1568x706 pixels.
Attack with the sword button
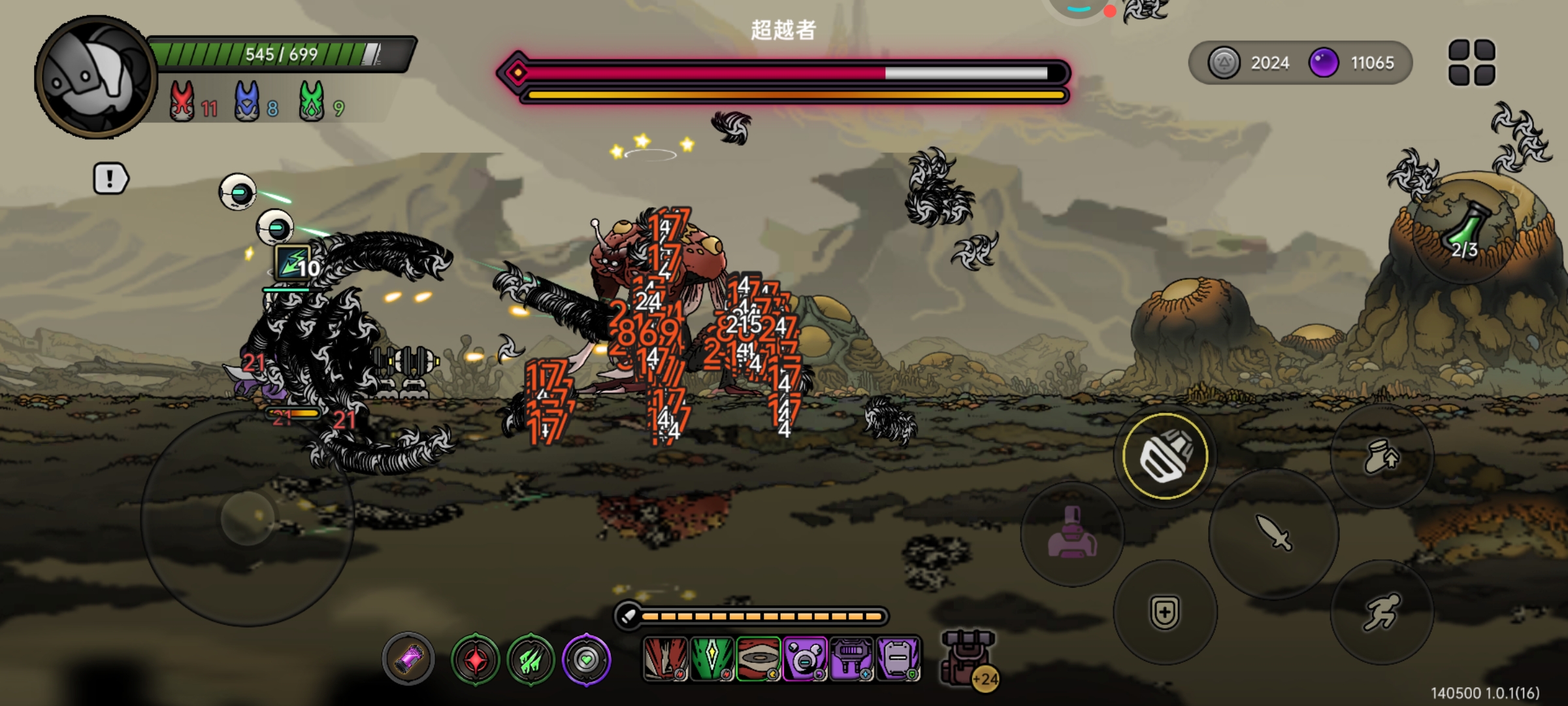tap(1273, 533)
